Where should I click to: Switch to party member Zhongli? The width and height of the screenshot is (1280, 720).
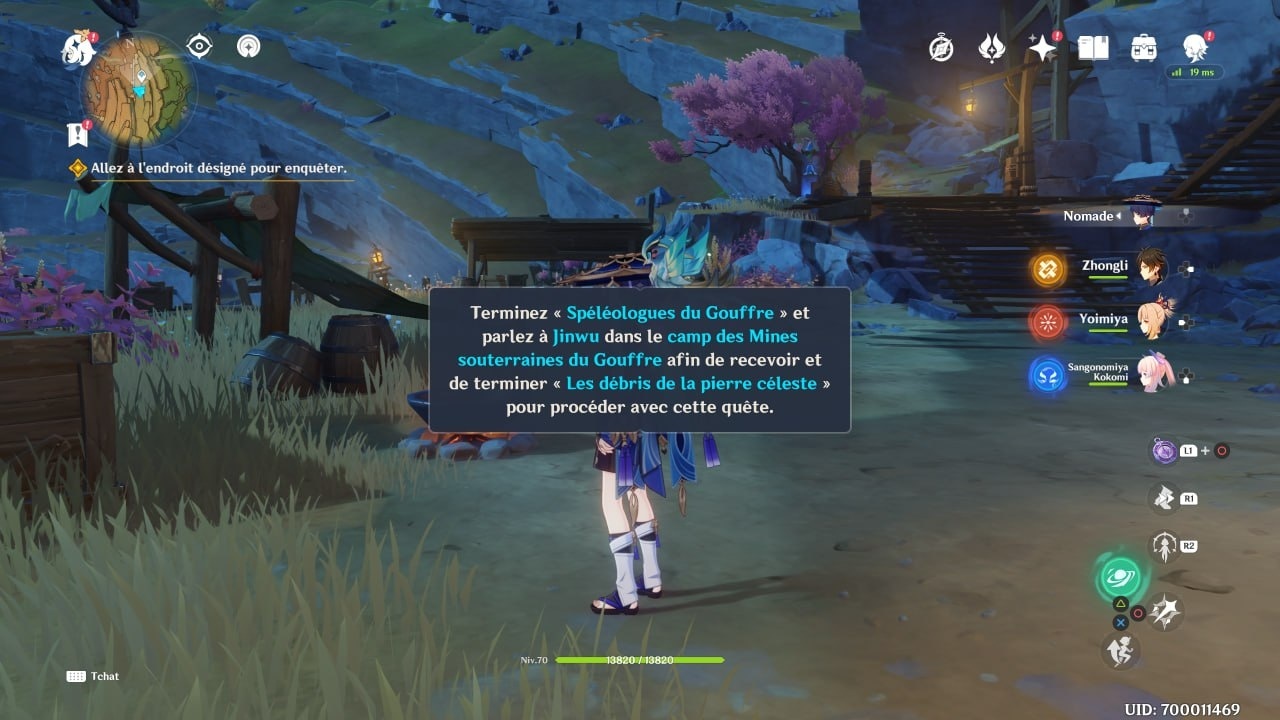(x=1151, y=267)
